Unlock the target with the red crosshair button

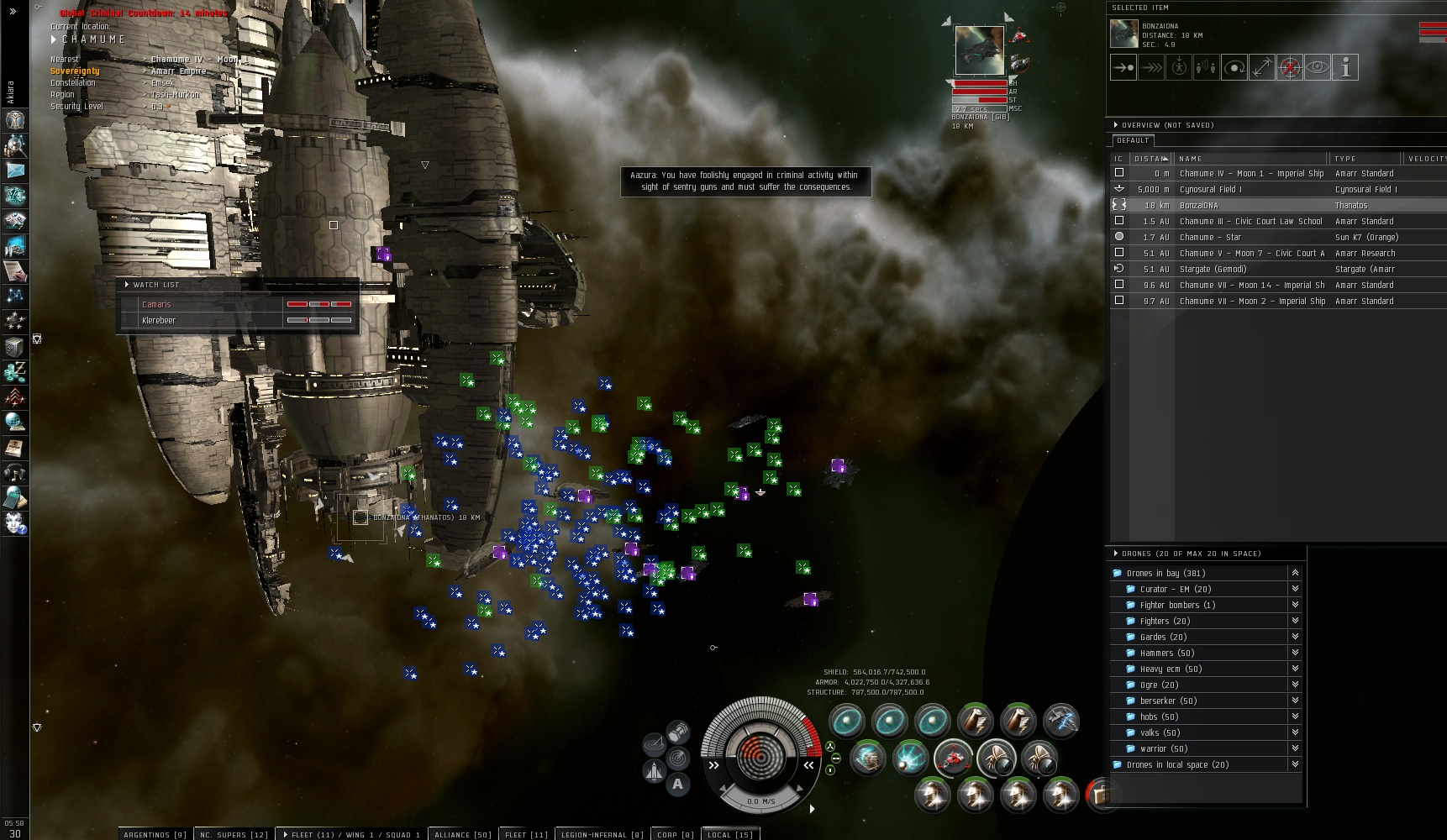click(x=1290, y=67)
